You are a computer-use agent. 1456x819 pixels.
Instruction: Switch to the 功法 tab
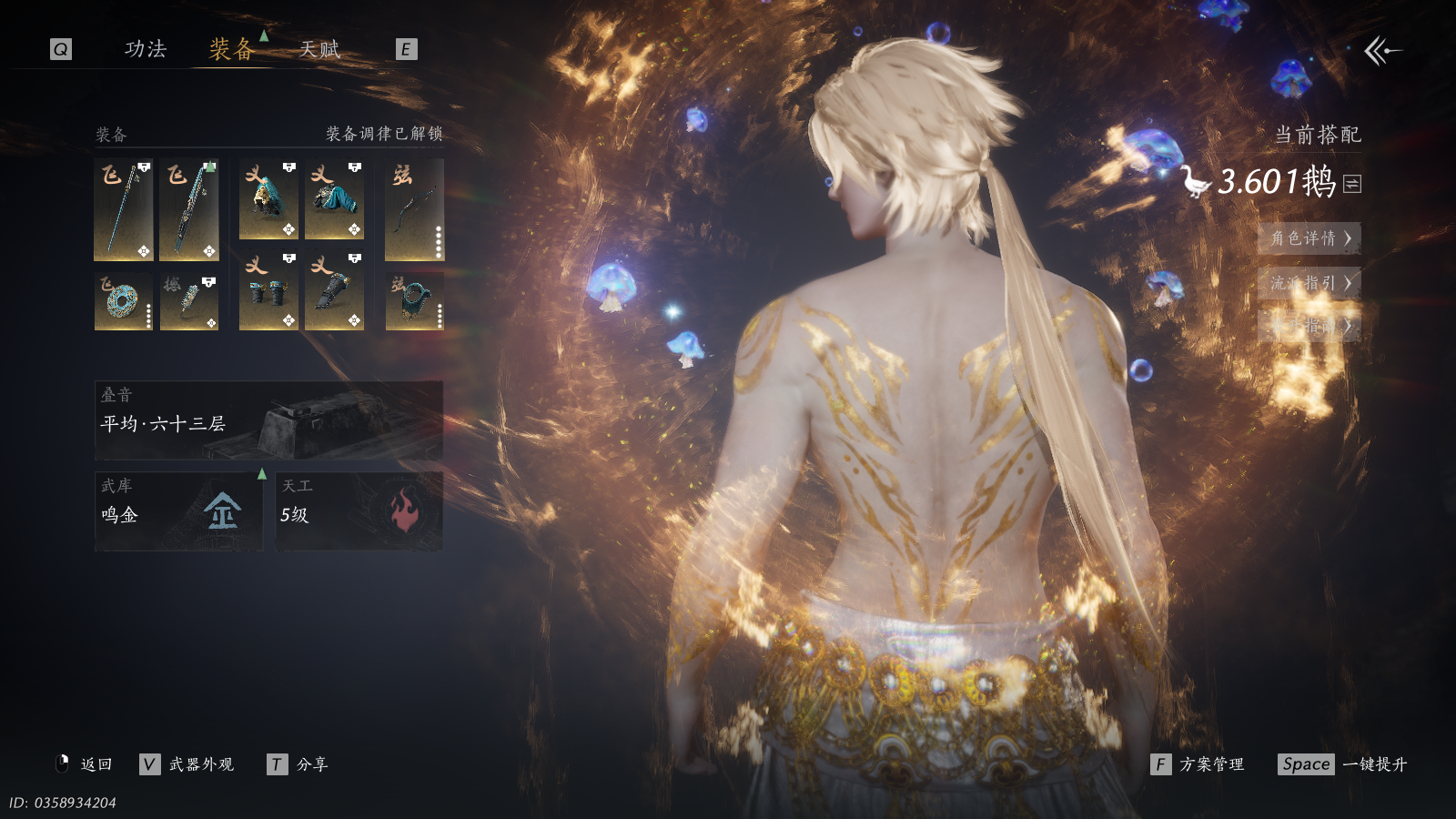[x=146, y=49]
